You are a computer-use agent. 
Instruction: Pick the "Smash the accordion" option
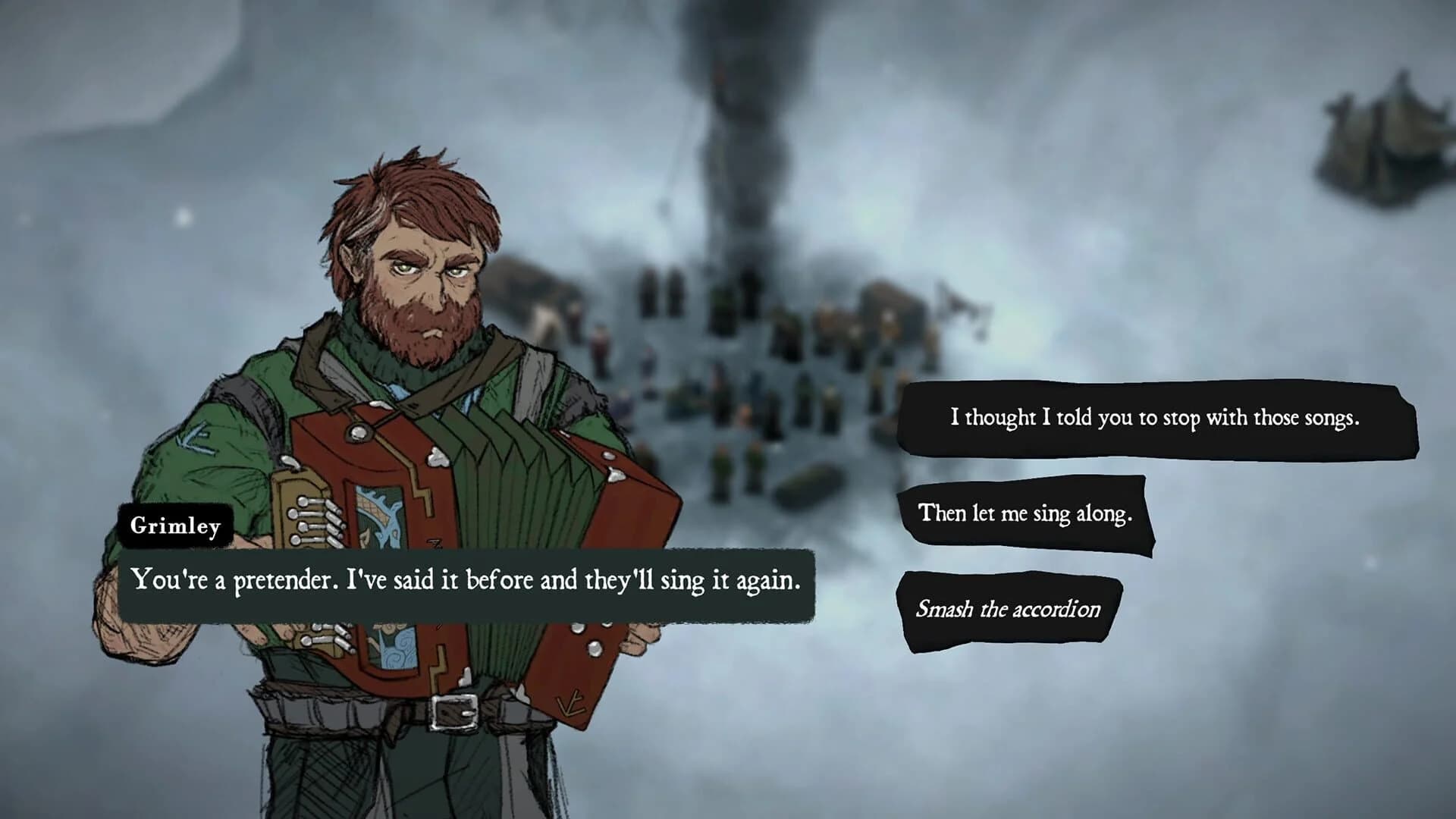(x=1008, y=609)
